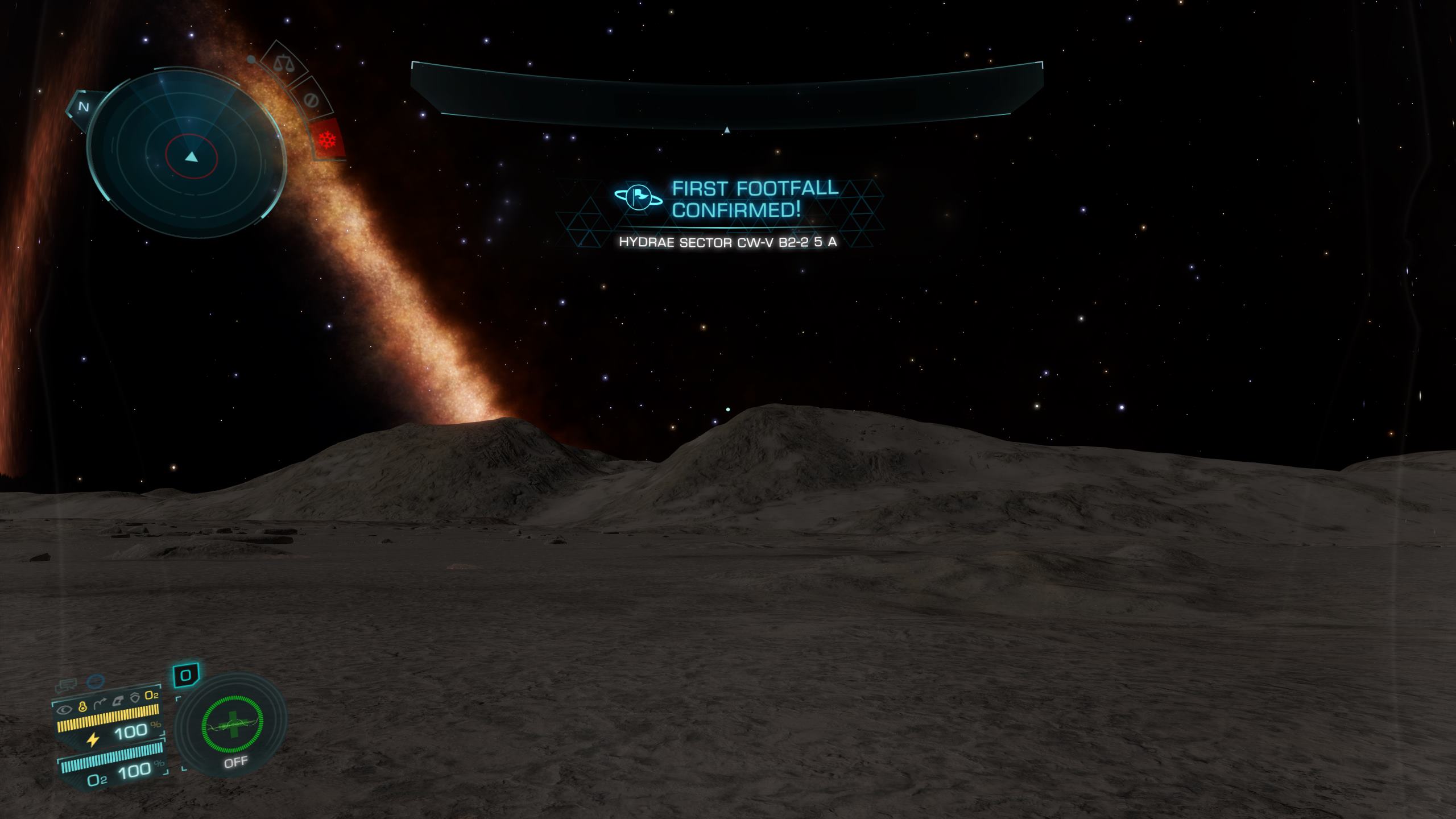1456x819 pixels.
Task: Click the scales of justice status icon
Action: (x=282, y=63)
